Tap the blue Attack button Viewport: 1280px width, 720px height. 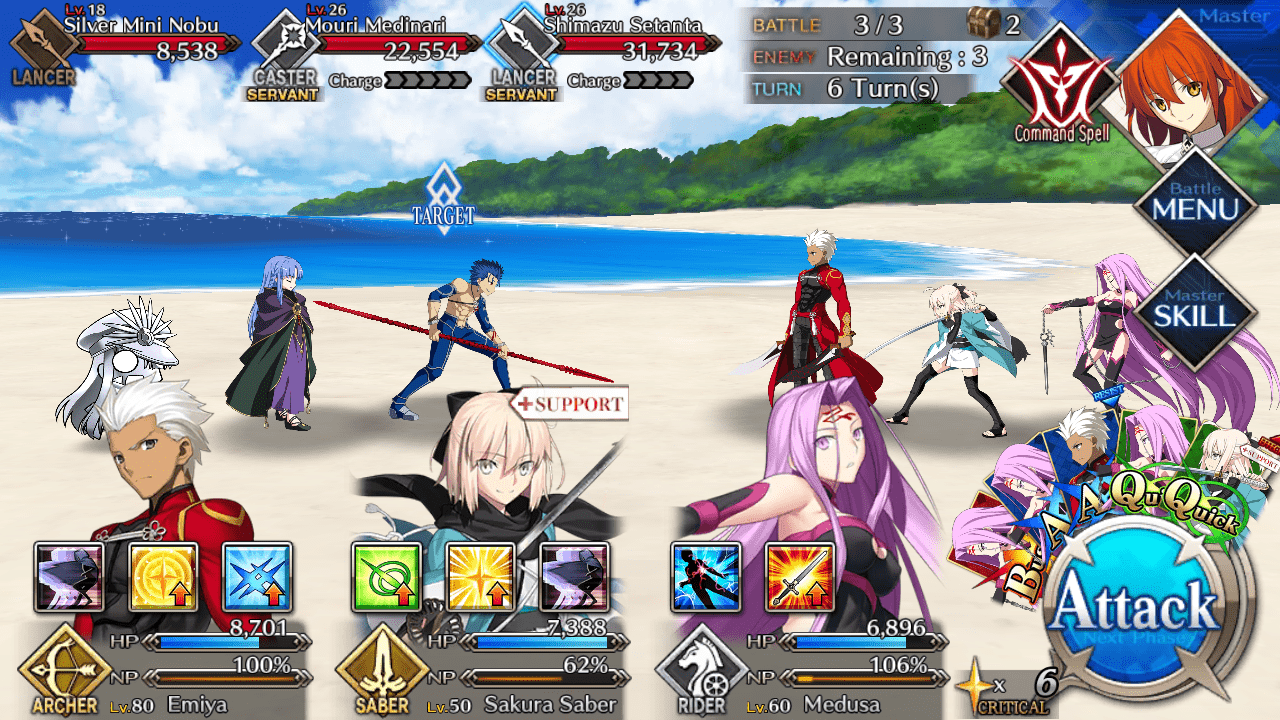click(1136, 607)
